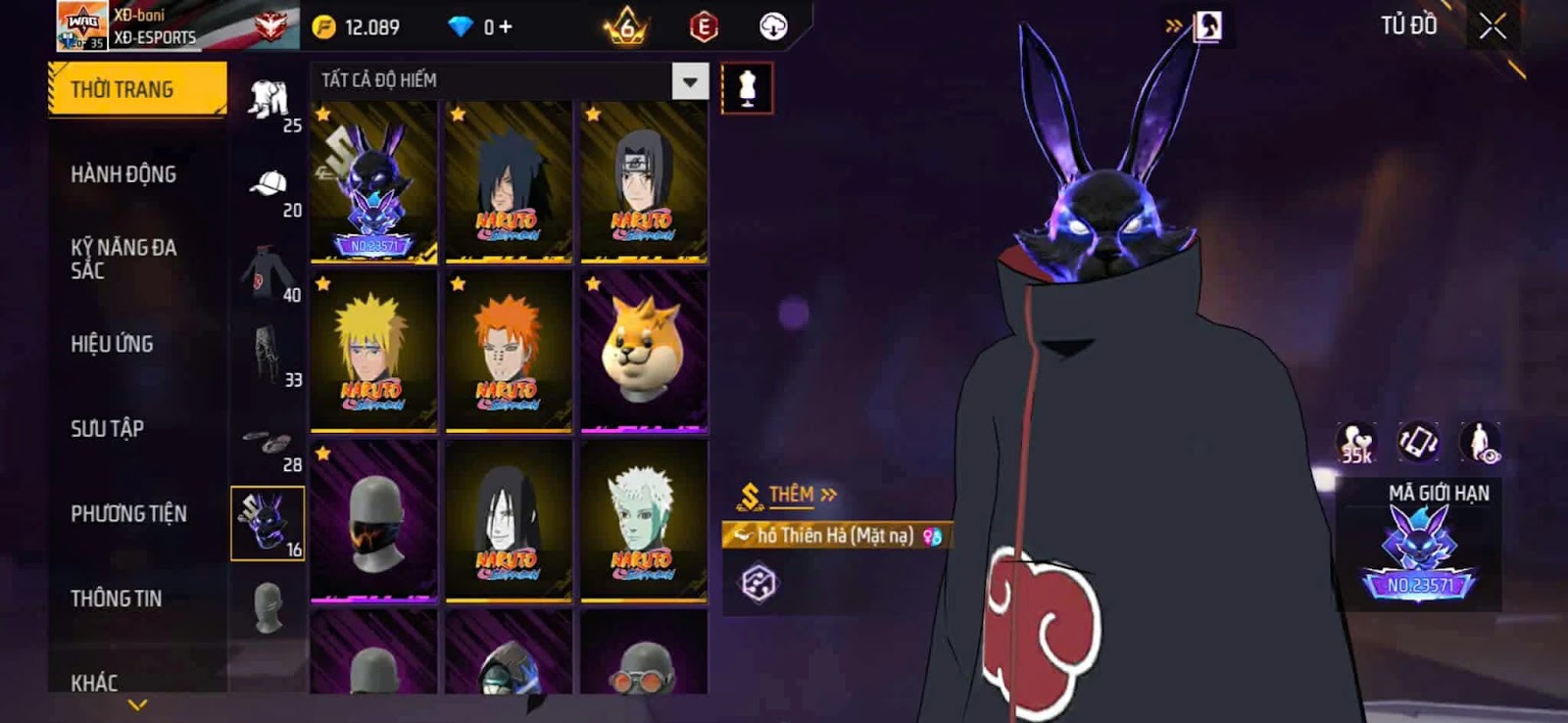Select the Kỹ Năng Đa Sắc tab

click(123, 259)
